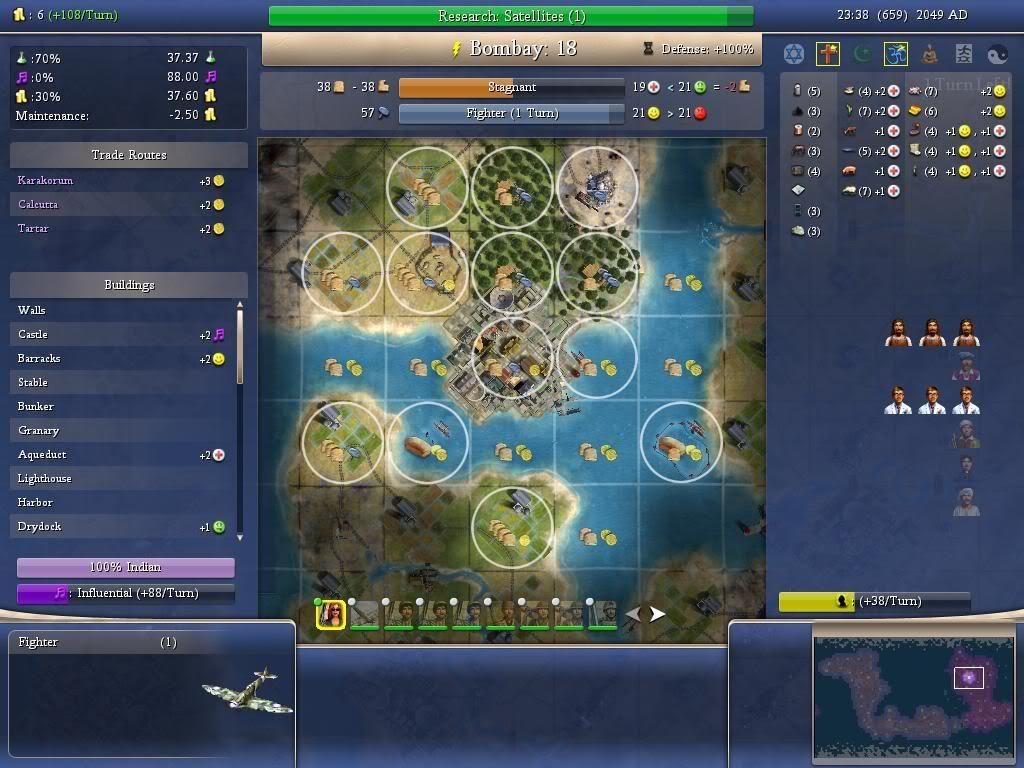This screenshot has height=768, width=1024.
Task: Open the Satellites research bar
Action: (511, 16)
